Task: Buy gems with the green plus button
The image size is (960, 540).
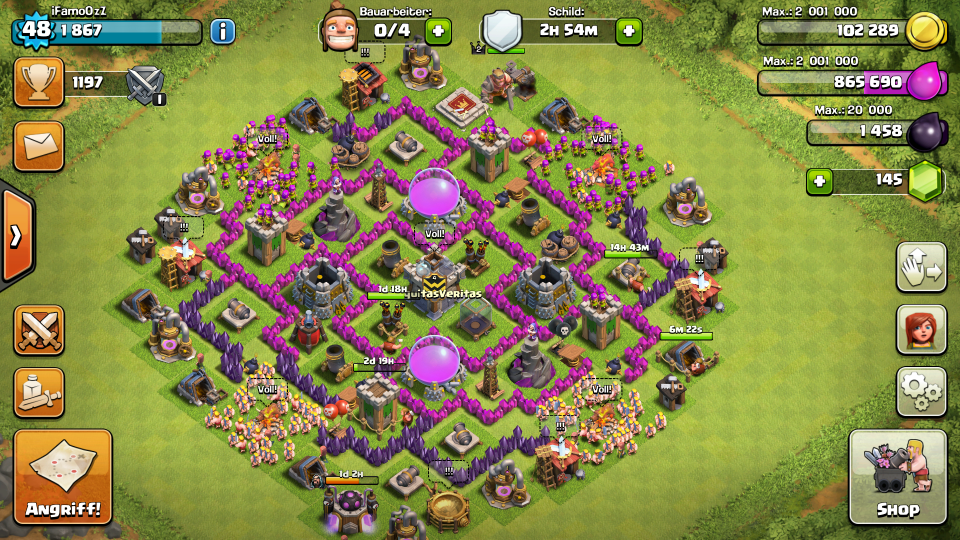Action: [x=820, y=181]
